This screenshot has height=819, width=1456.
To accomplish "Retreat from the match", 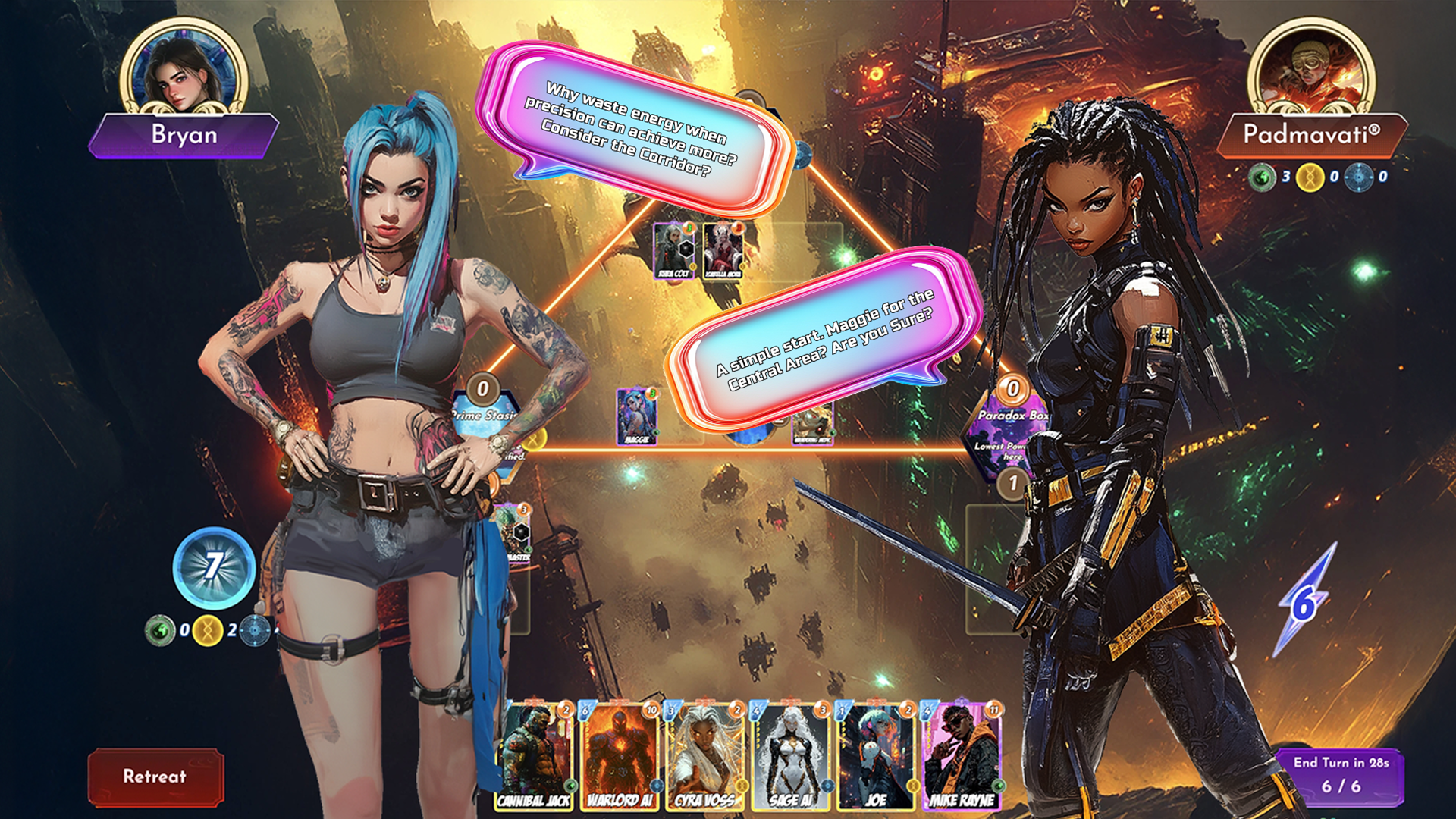I will (155, 777).
